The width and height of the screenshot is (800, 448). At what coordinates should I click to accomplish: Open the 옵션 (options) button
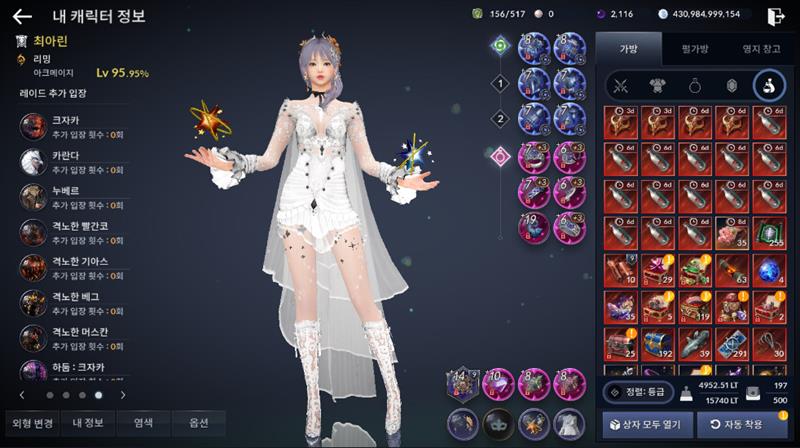click(x=199, y=423)
